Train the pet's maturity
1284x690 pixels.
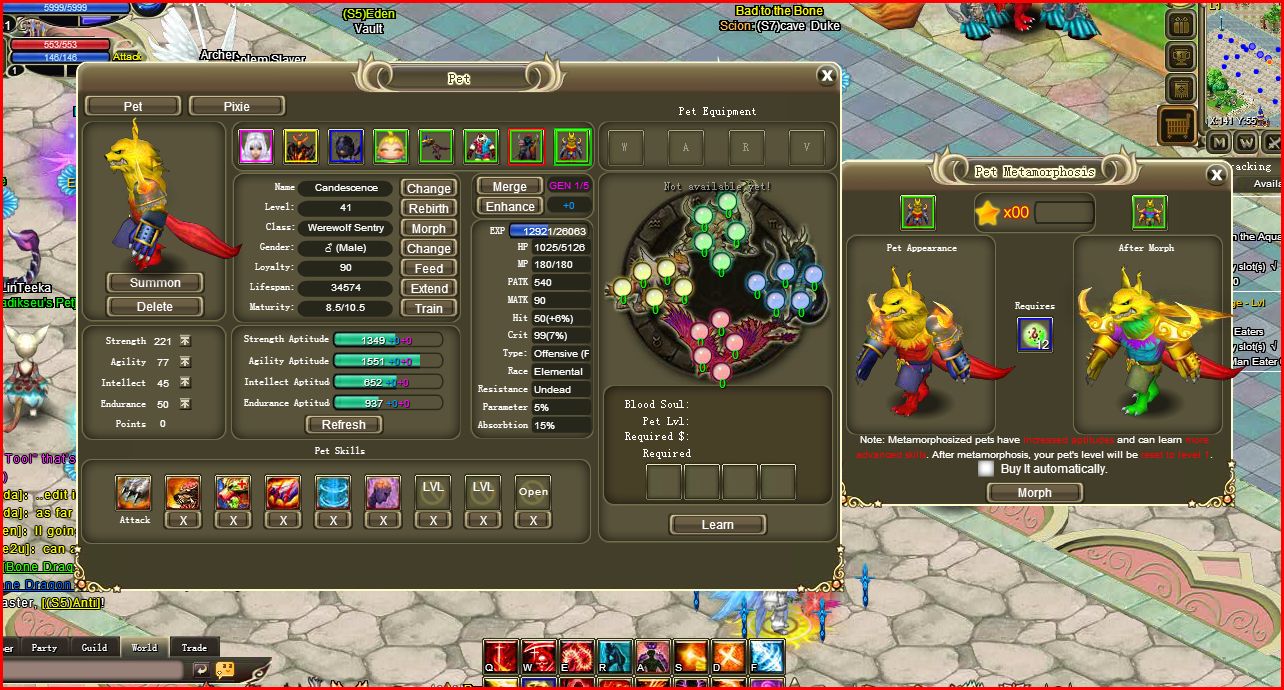click(x=429, y=308)
